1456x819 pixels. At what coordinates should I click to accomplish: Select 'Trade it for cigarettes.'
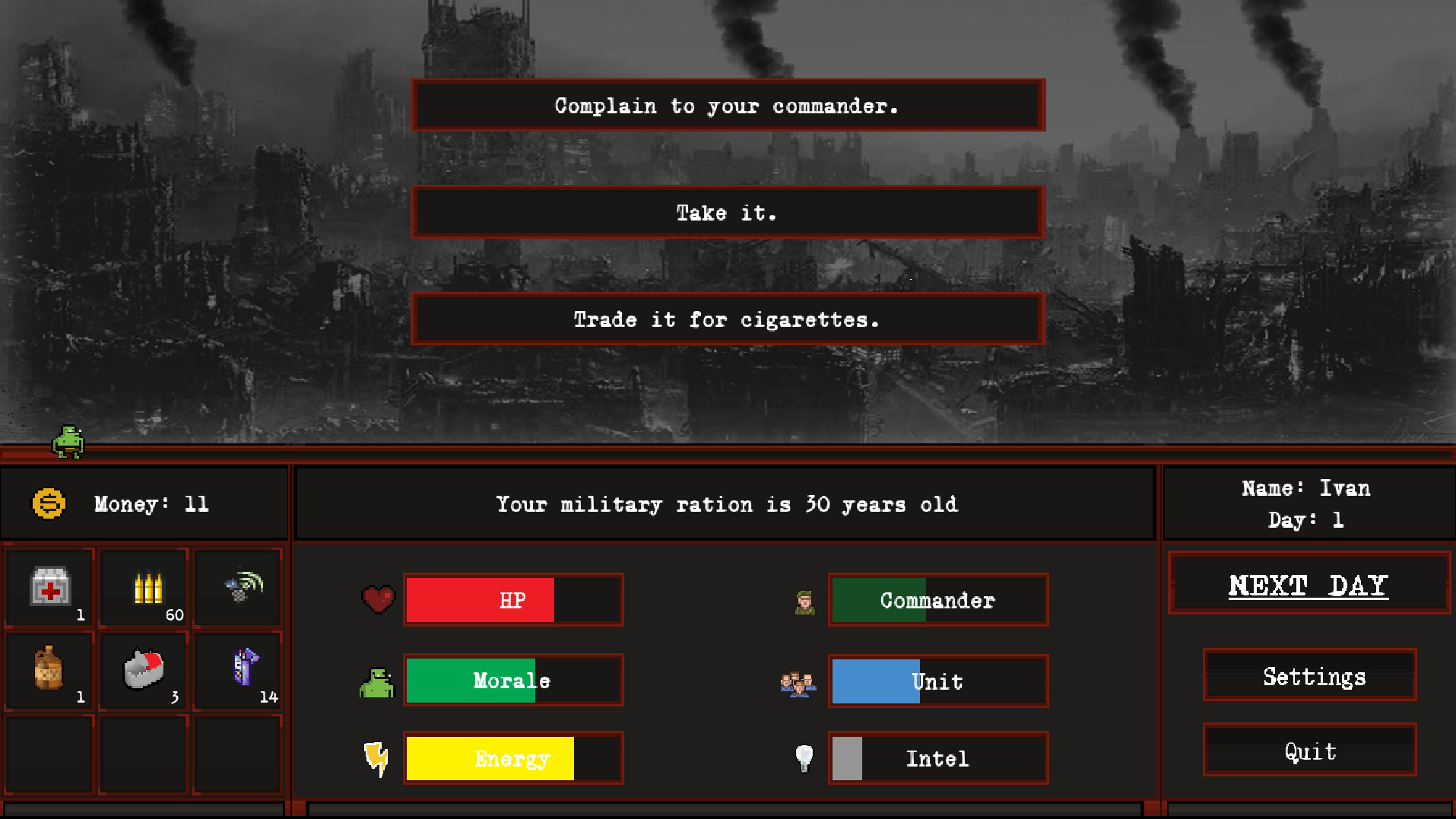click(x=727, y=319)
